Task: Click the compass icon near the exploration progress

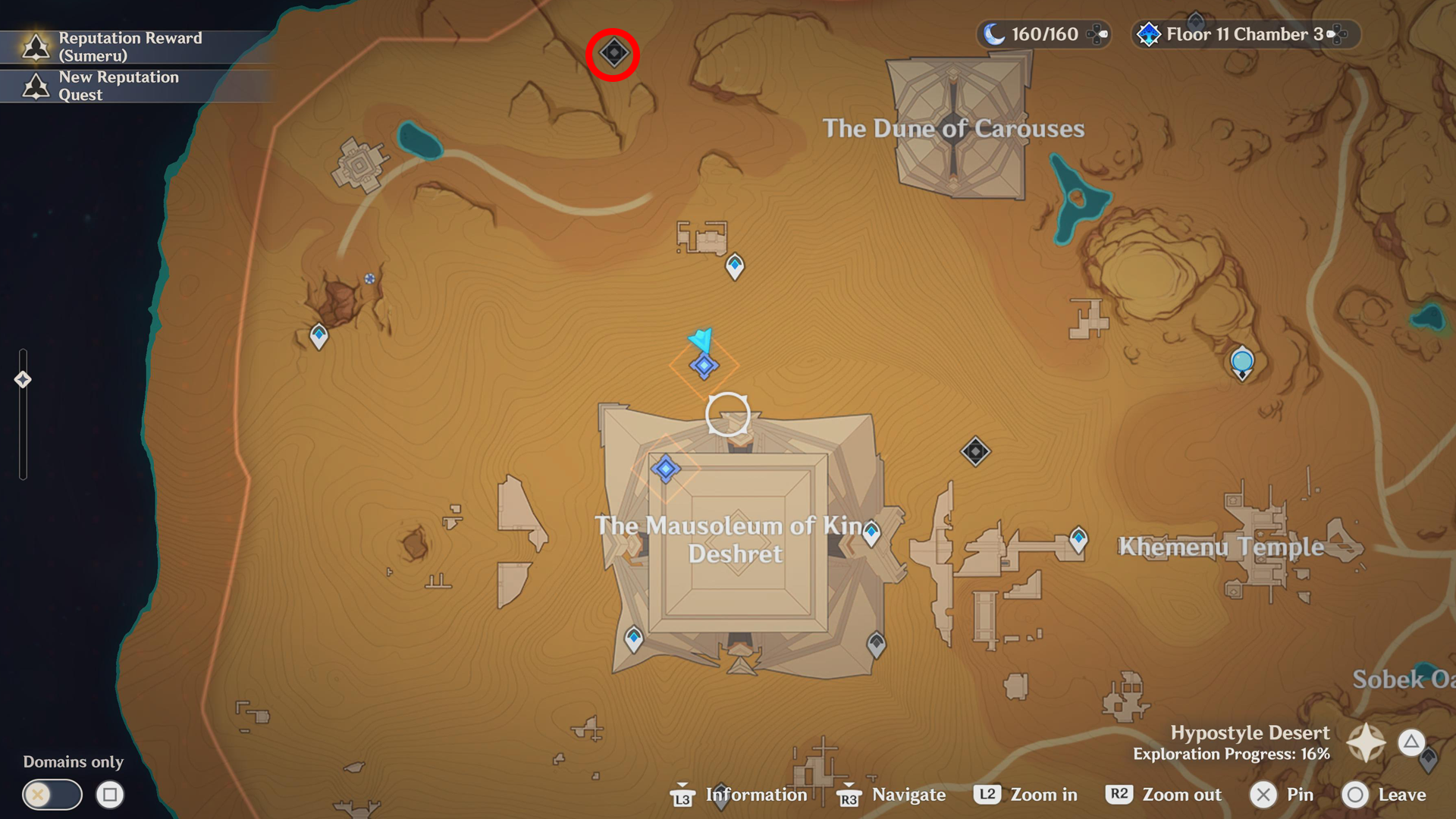Action: (x=1367, y=742)
